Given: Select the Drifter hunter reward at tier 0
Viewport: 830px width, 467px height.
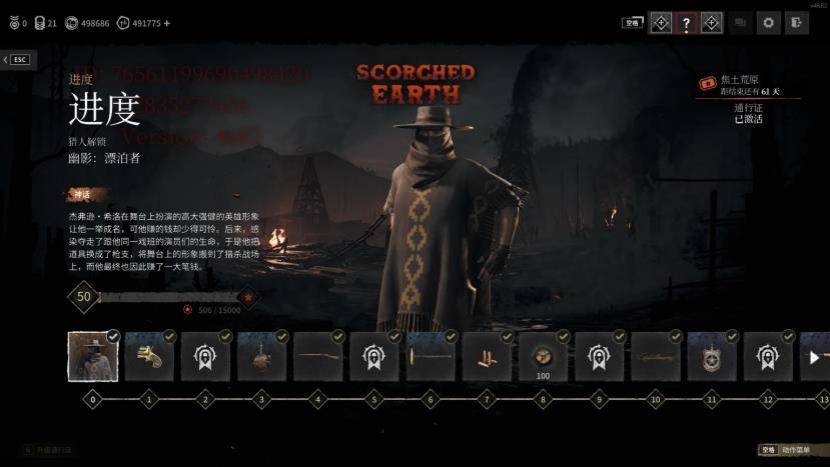Looking at the screenshot, I should [93, 357].
